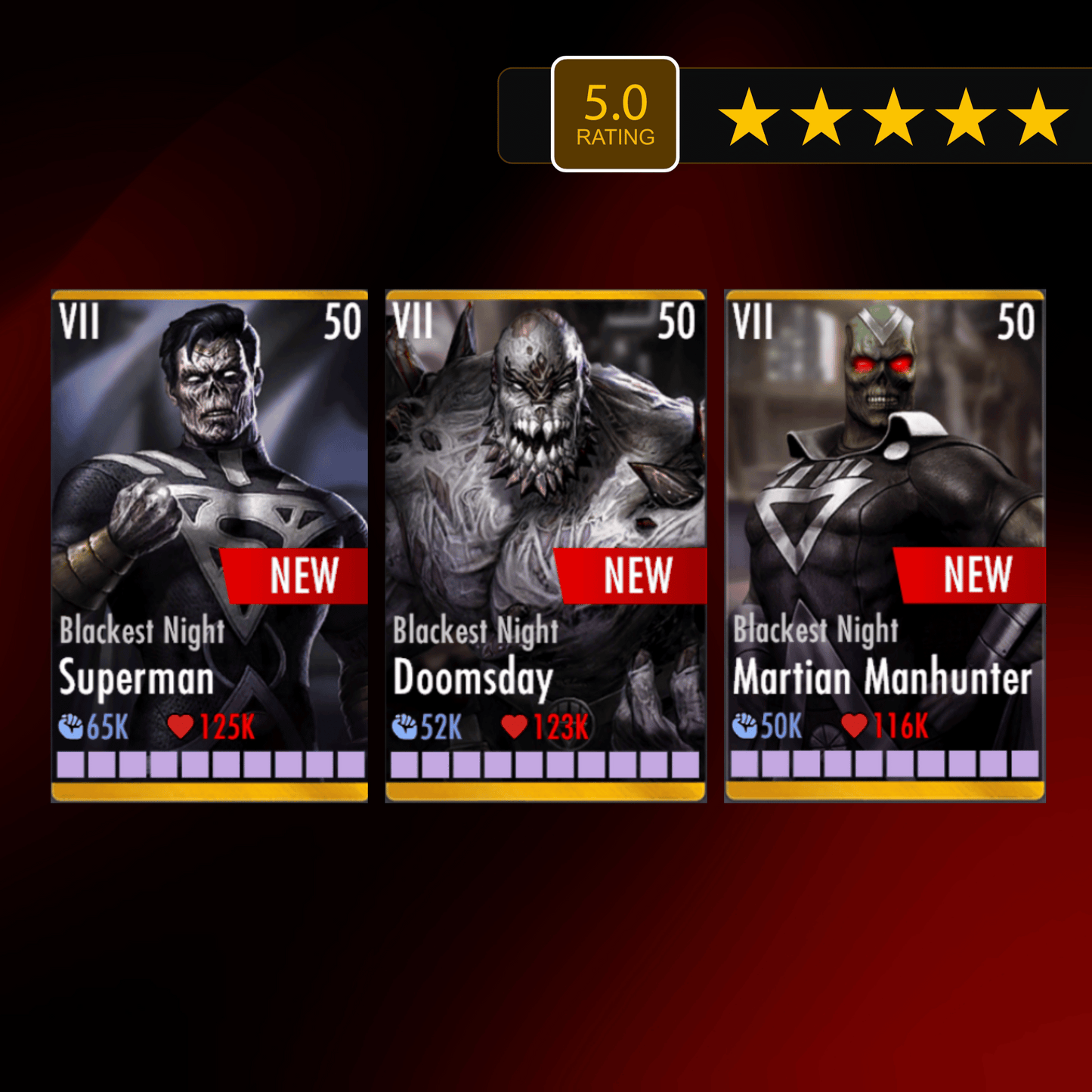
Task: Select the Blackest Night Martian Manhunter card thumbnail
Action: click(884, 540)
